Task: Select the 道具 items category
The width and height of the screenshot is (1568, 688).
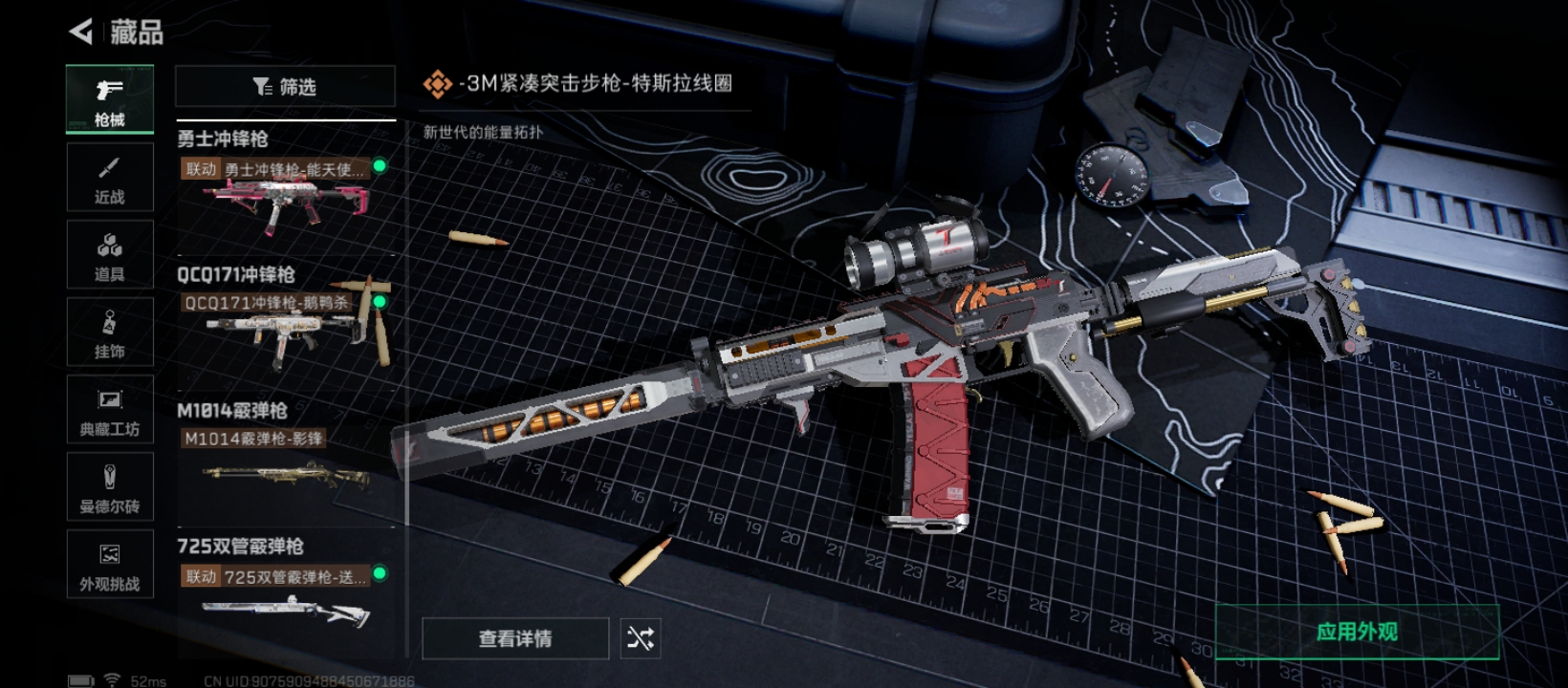Action: point(110,255)
